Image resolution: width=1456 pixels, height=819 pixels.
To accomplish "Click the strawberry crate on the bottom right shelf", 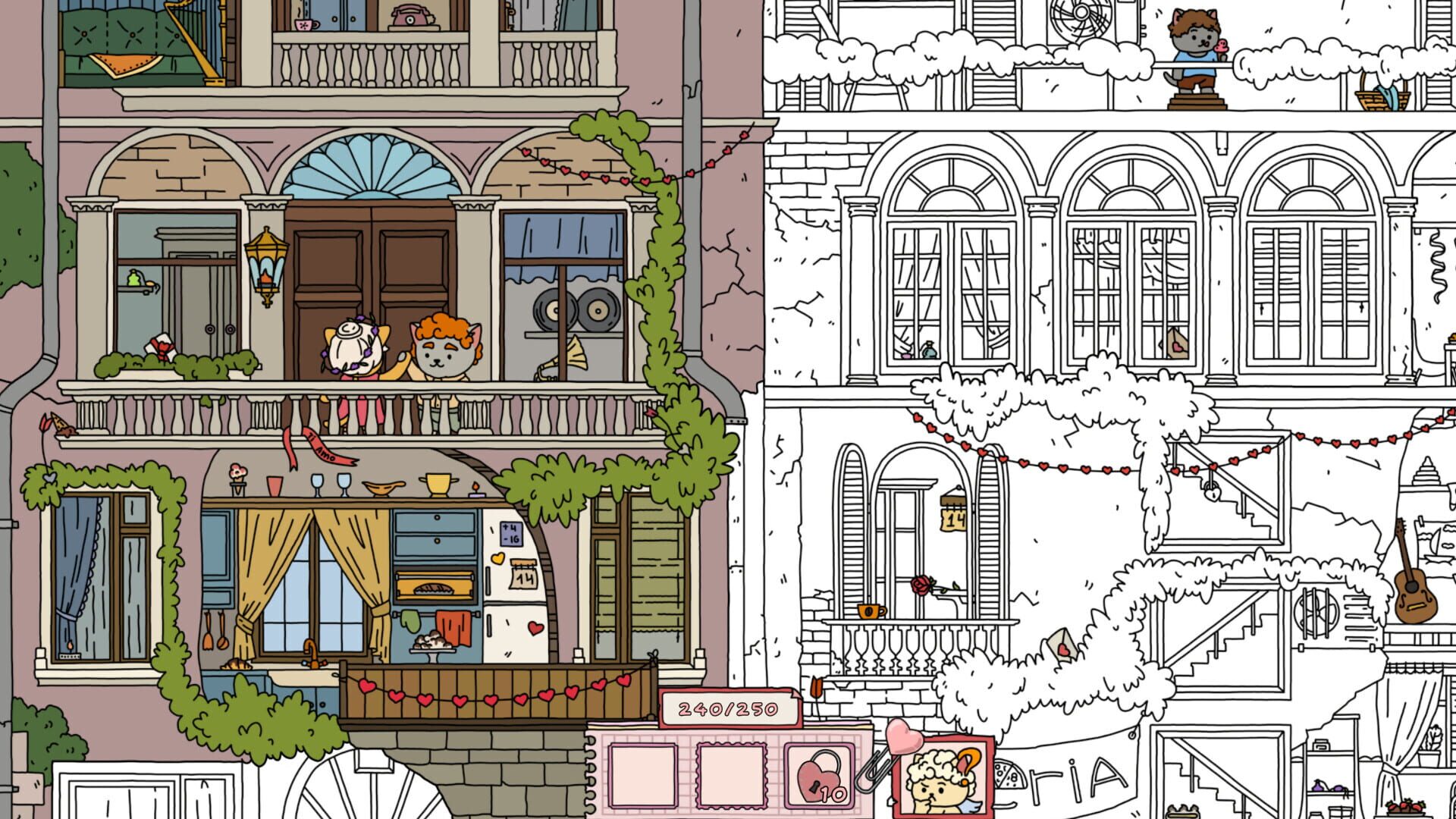I will [1407, 807].
